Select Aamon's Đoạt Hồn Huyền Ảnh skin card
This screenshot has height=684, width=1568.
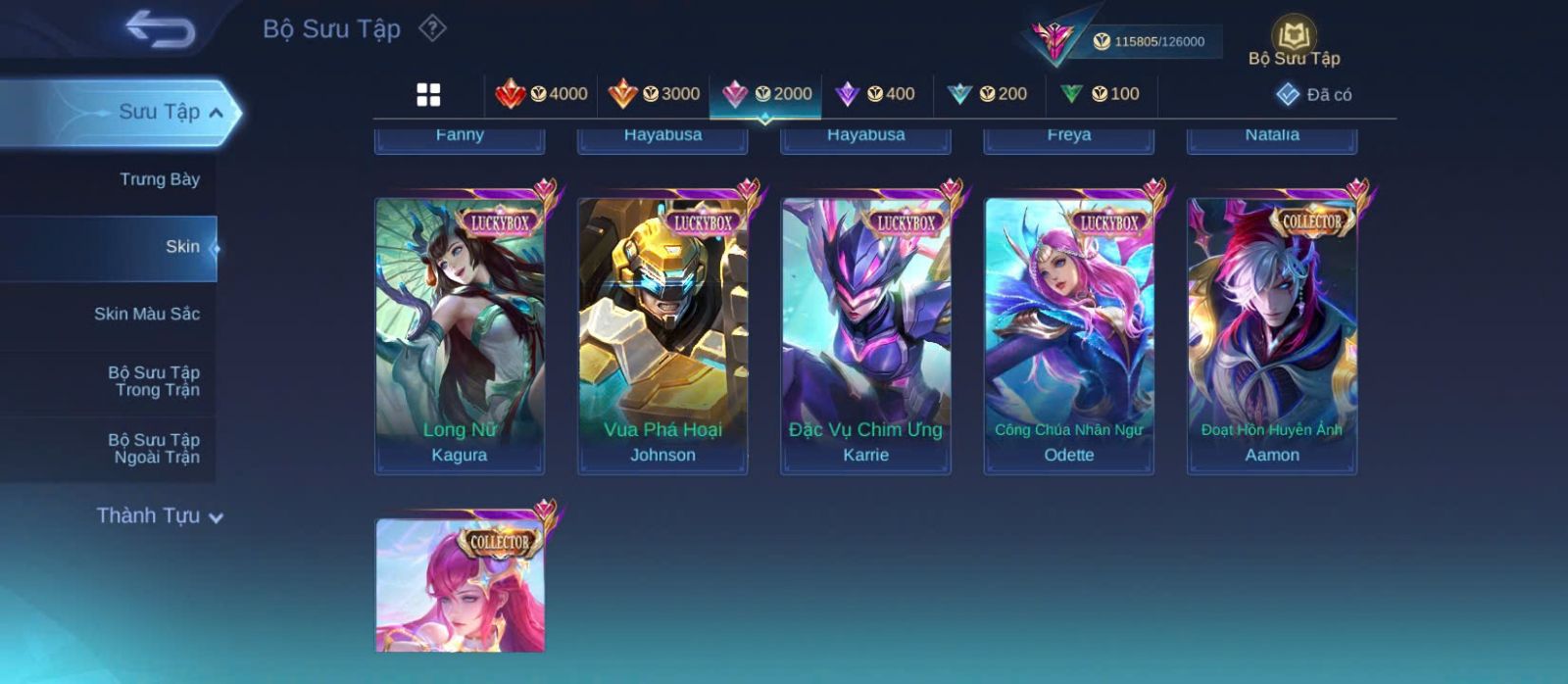[x=1272, y=333]
